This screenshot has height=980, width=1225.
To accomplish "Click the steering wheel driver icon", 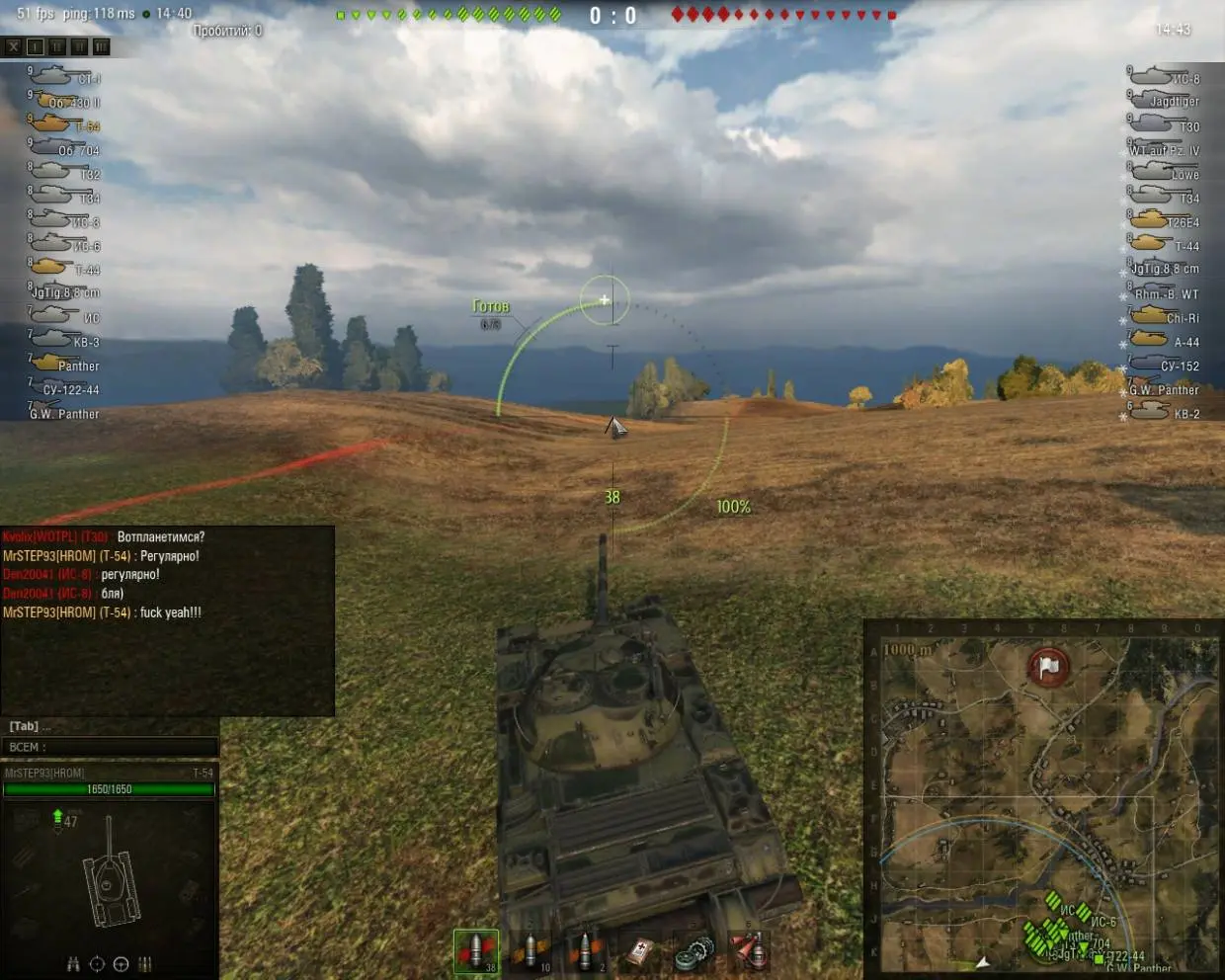I will point(121,964).
